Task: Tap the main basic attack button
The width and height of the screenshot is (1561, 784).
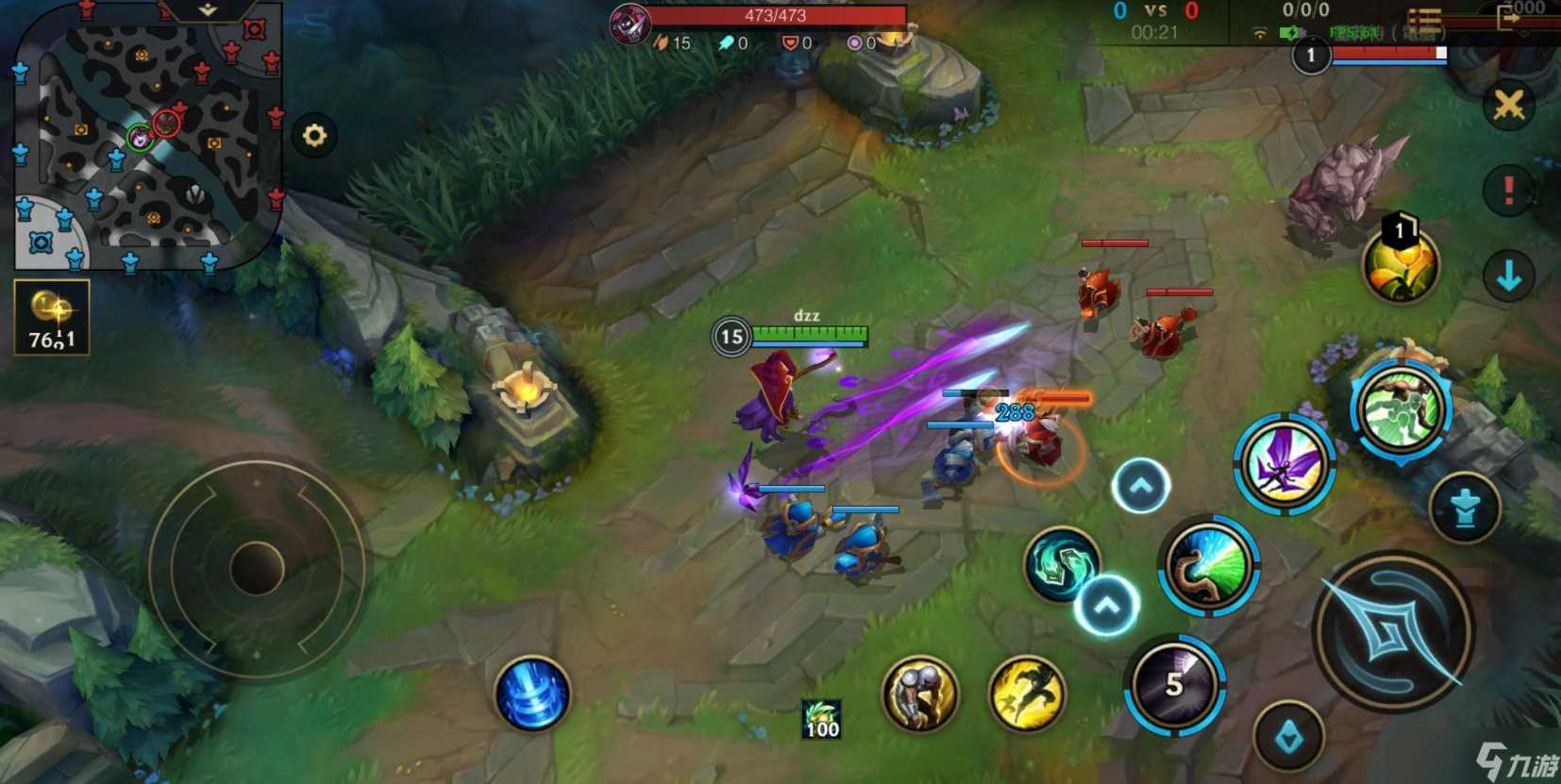Action: coord(1391,631)
